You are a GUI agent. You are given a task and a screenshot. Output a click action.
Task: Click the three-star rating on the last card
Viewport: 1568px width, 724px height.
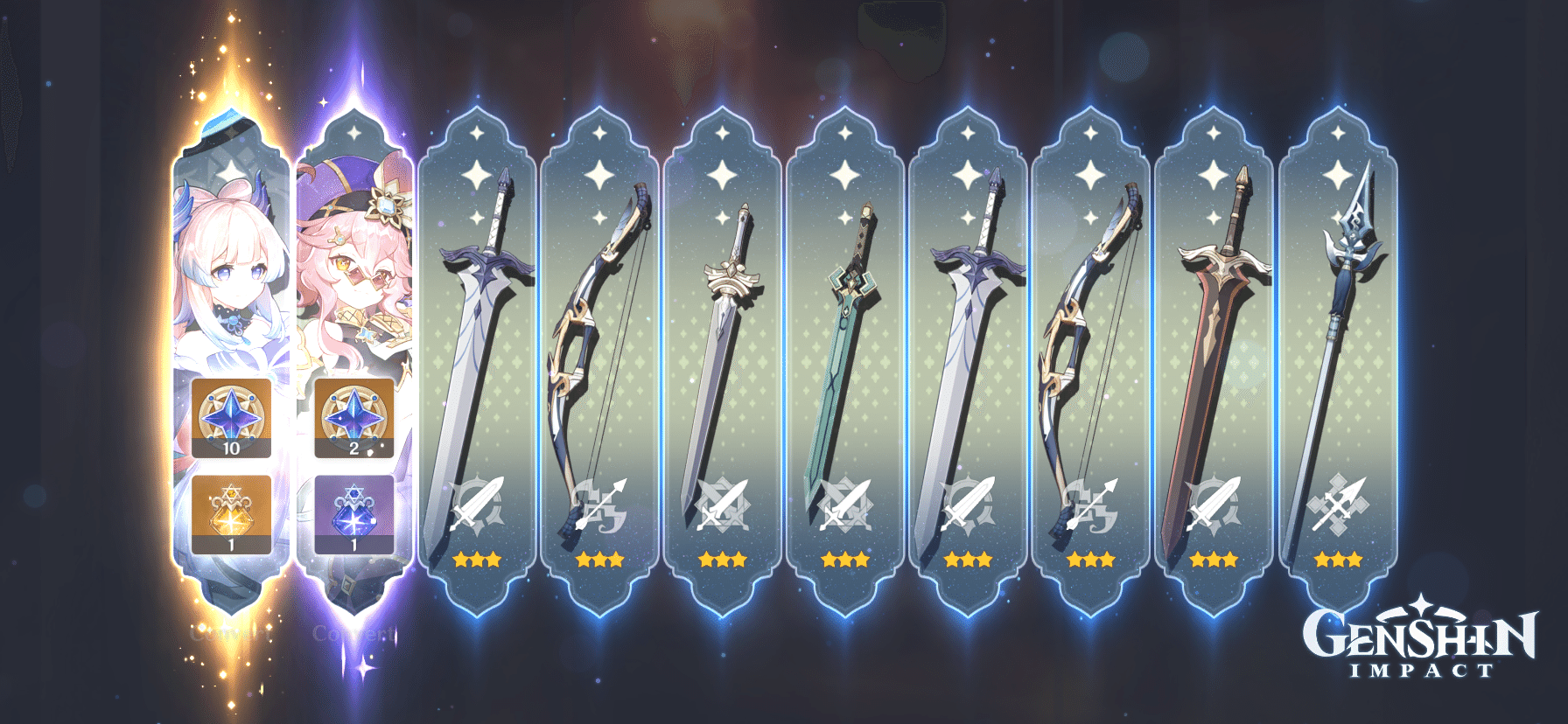[1336, 560]
